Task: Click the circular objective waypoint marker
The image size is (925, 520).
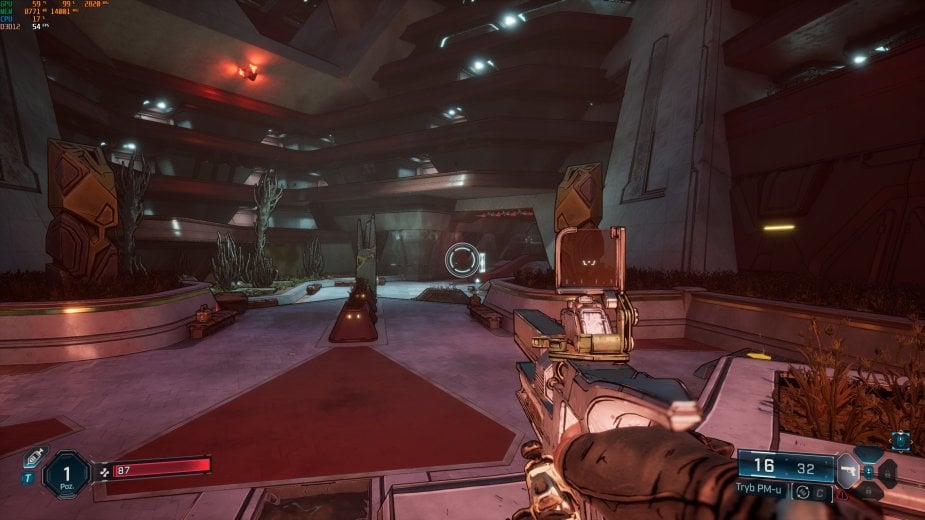Action: (463, 261)
